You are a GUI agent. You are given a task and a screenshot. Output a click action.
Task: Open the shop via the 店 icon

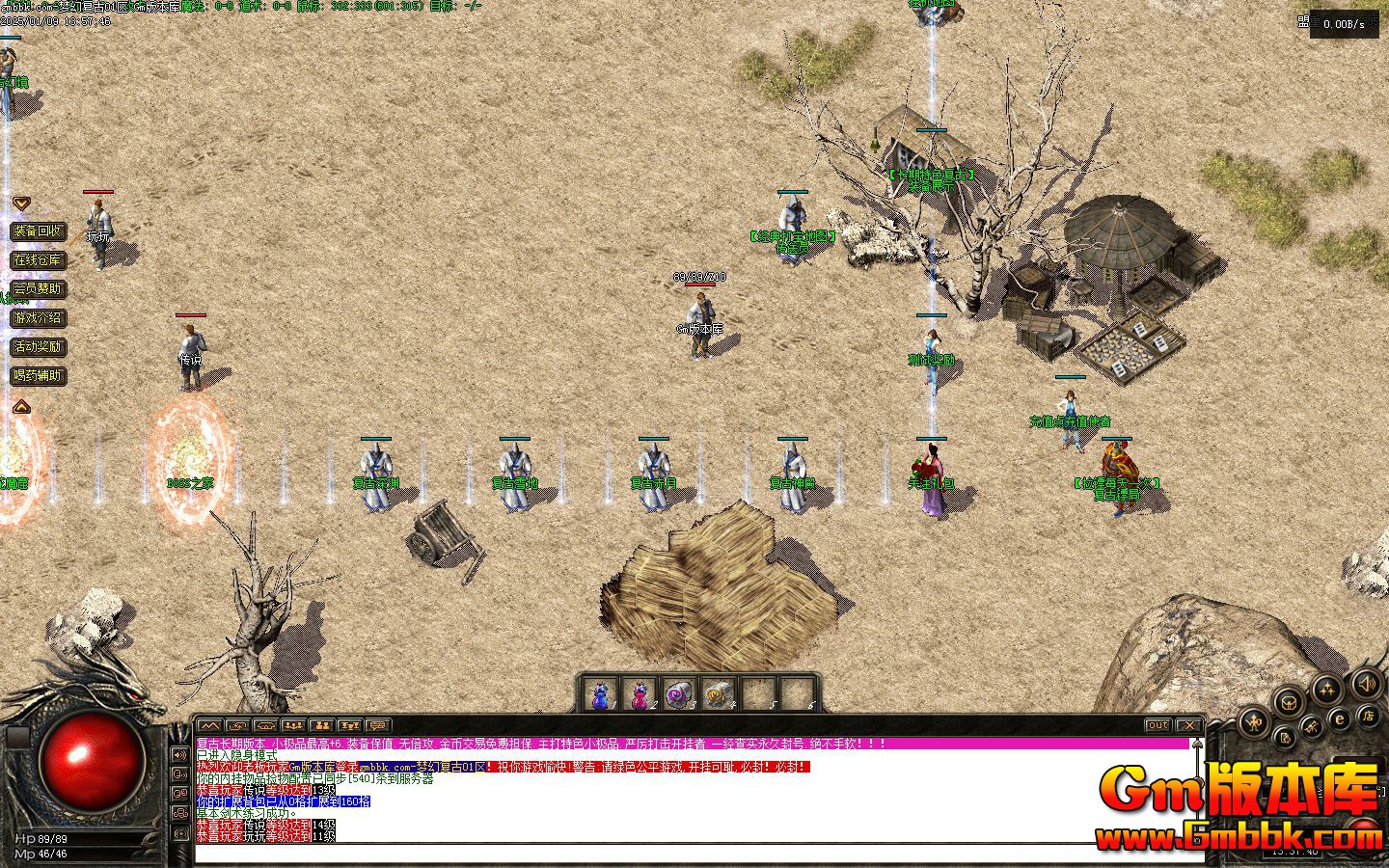[x=1367, y=715]
